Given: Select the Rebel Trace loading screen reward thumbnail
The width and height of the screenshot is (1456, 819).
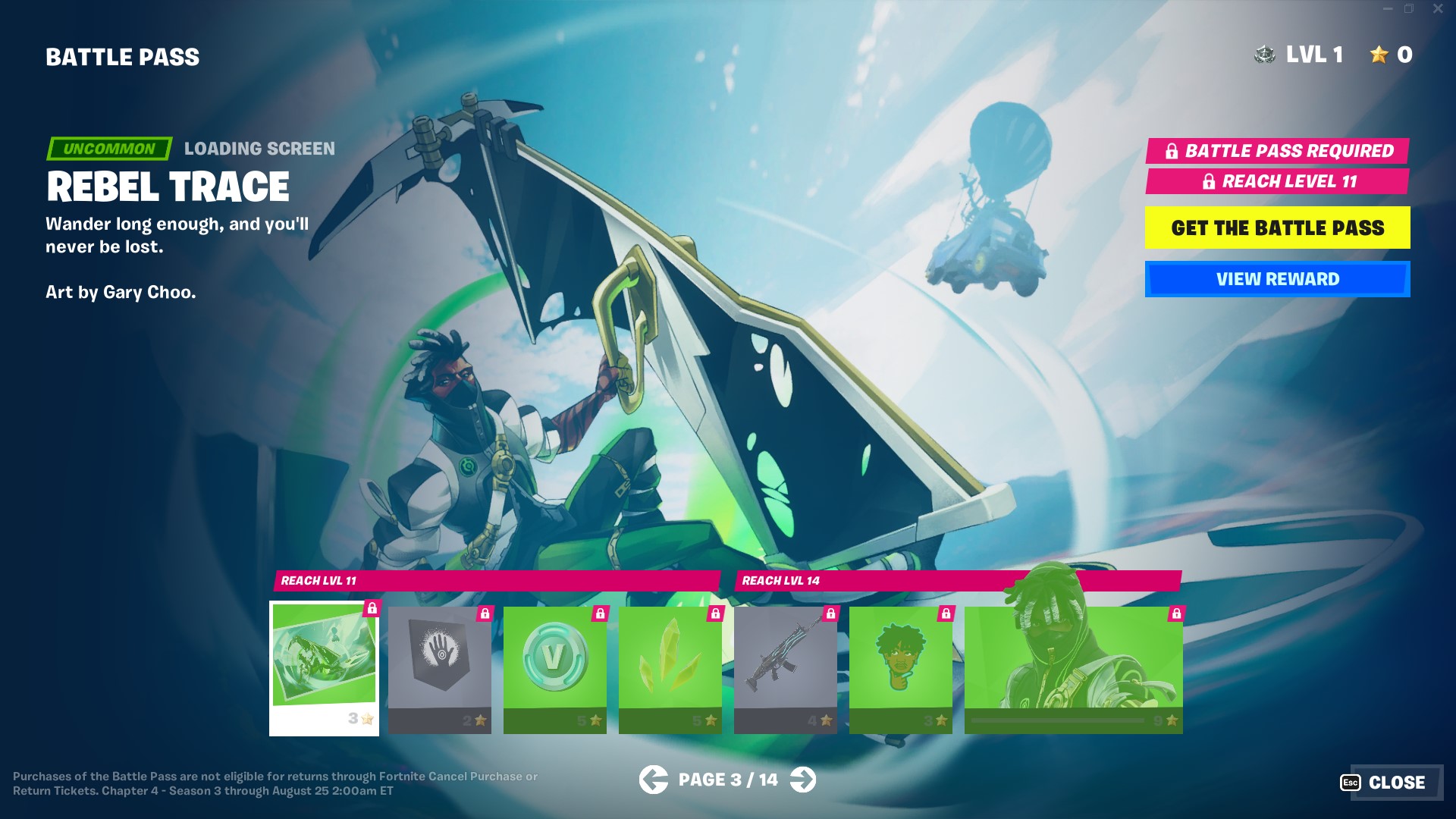Looking at the screenshot, I should pyautogui.click(x=324, y=667).
